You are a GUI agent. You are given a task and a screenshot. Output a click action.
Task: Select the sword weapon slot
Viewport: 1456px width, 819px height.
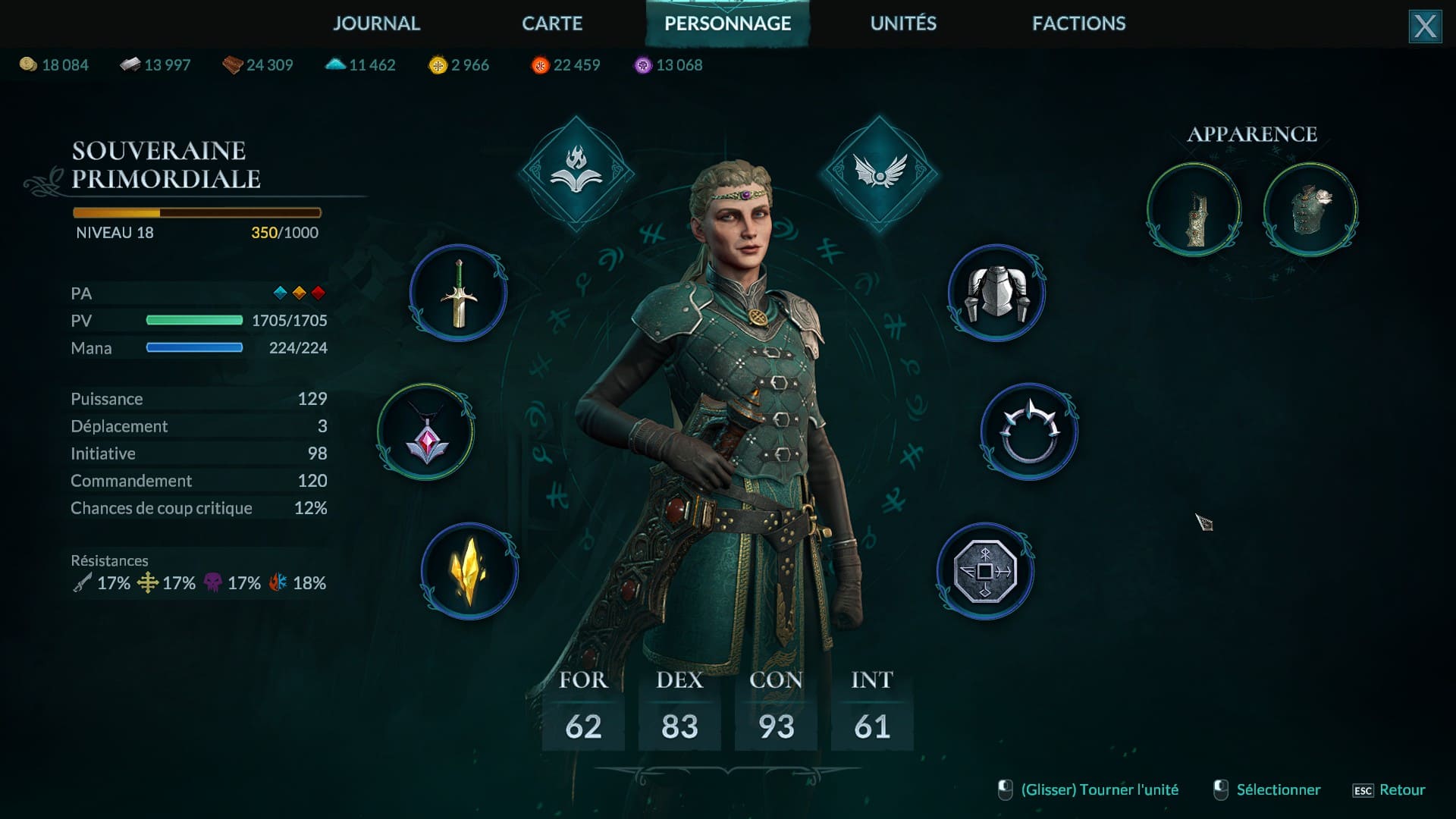tap(459, 293)
